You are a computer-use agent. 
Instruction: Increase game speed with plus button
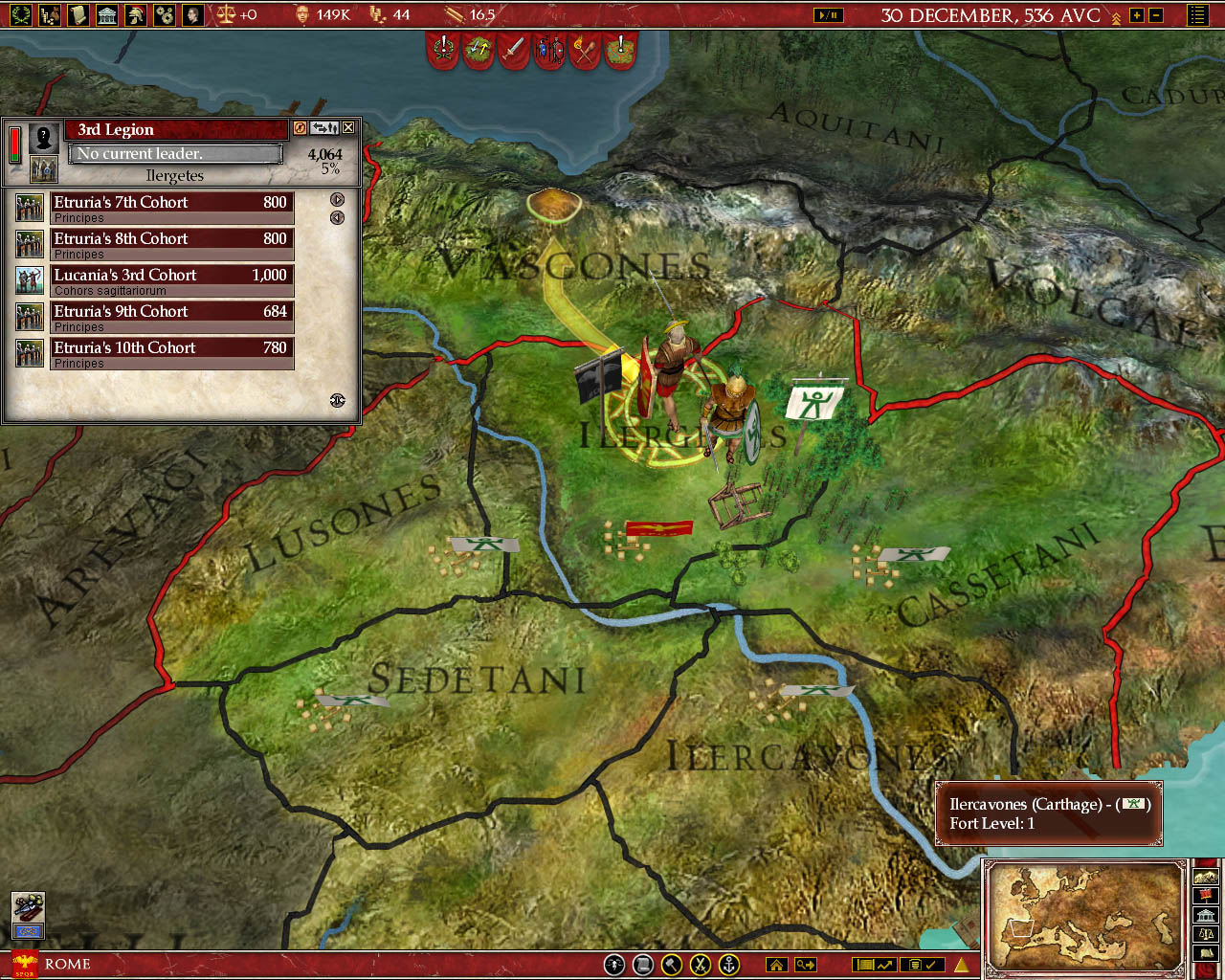[1137, 15]
